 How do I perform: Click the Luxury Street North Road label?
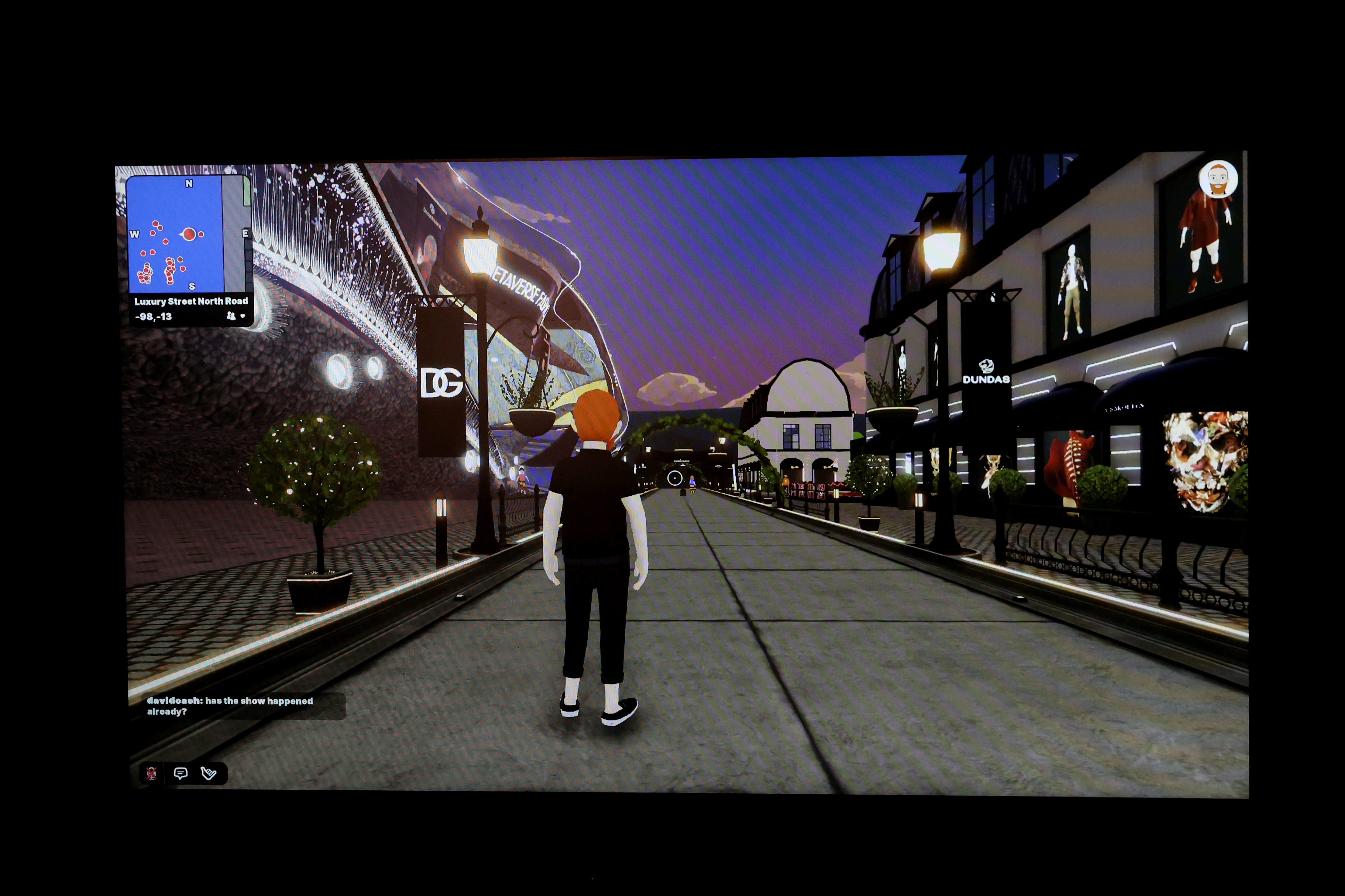[x=191, y=301]
